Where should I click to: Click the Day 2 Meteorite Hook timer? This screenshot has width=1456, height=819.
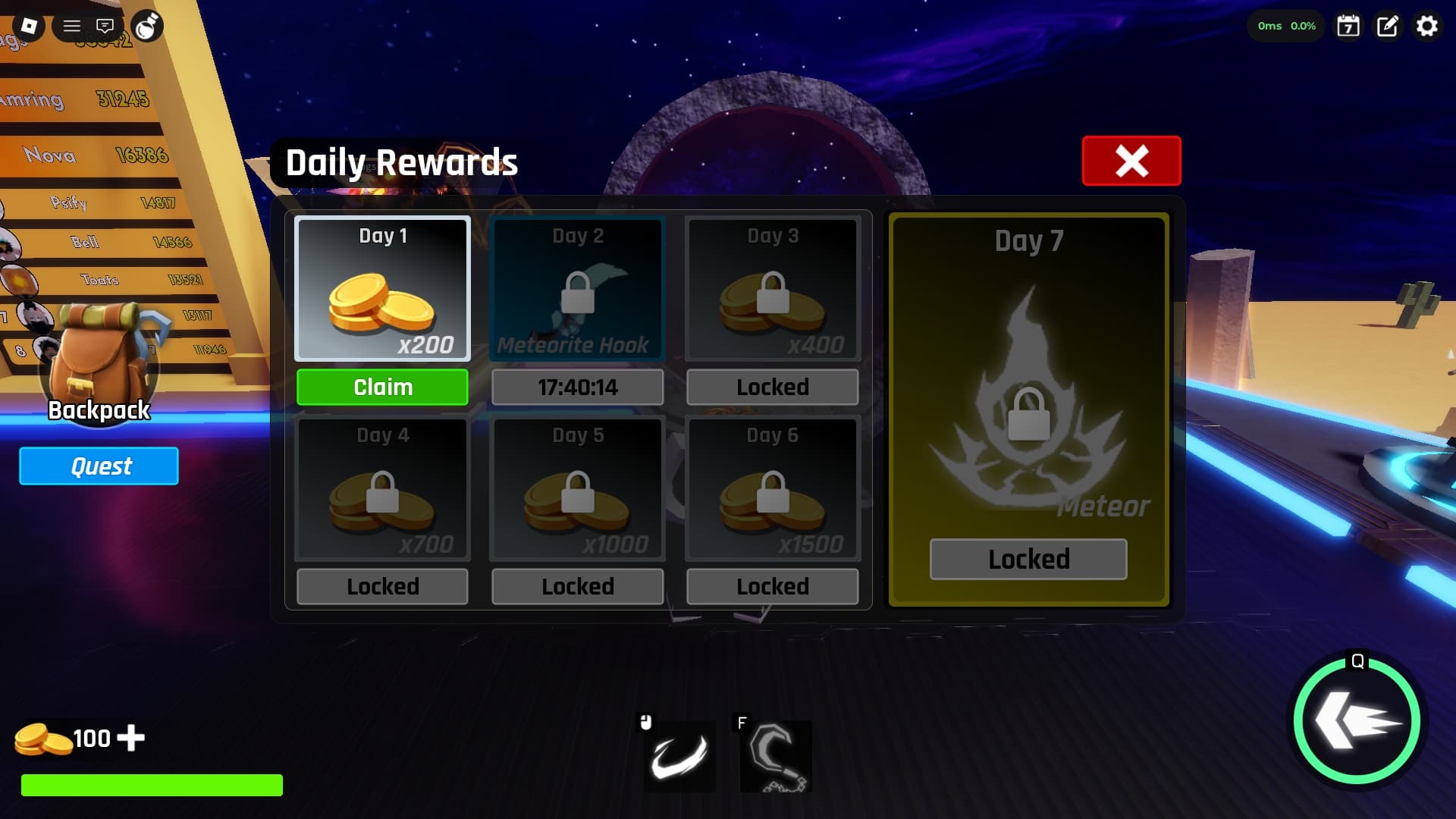tap(577, 387)
